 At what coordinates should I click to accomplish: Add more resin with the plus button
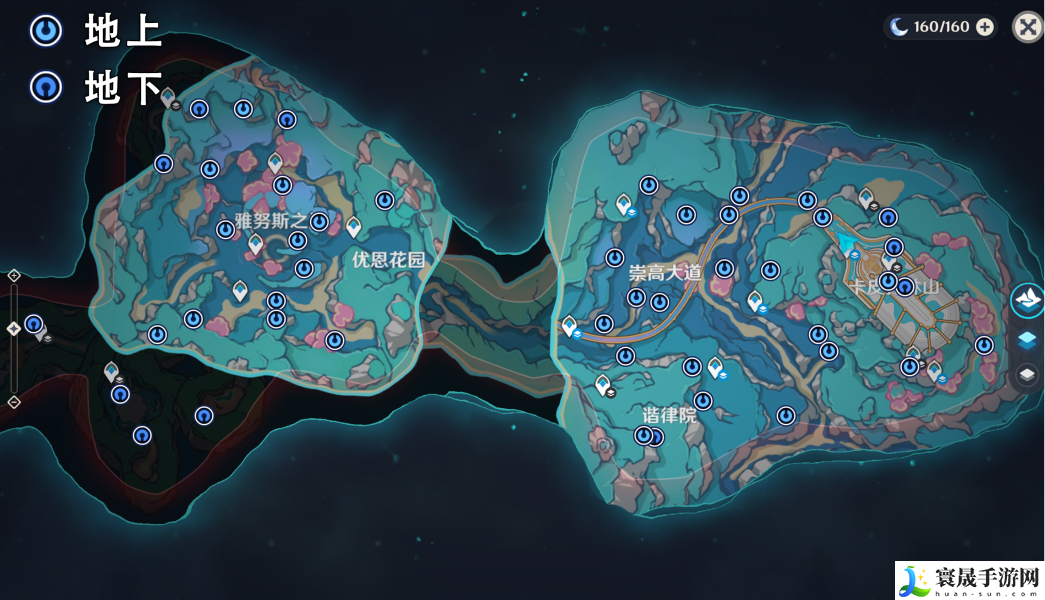point(985,27)
